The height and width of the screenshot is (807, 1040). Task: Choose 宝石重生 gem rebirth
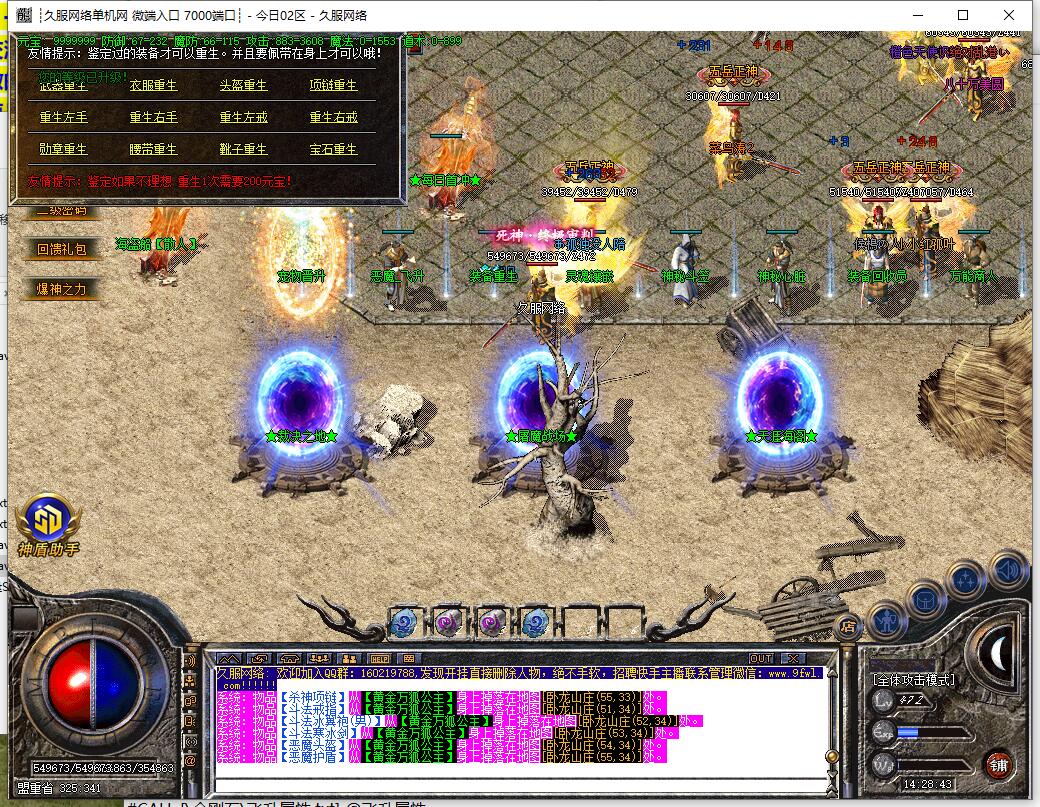tap(333, 149)
